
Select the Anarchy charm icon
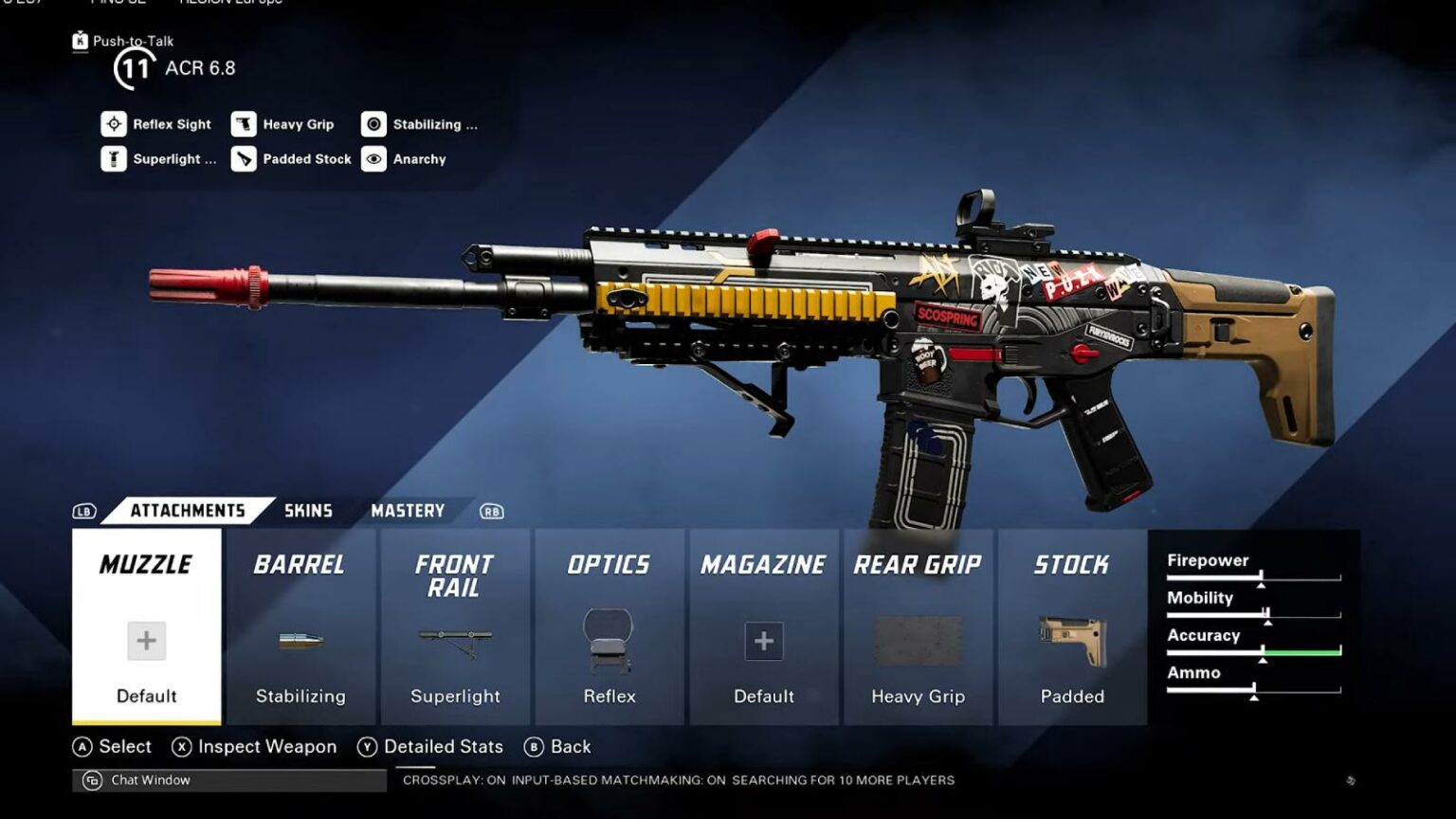pyautogui.click(x=374, y=158)
